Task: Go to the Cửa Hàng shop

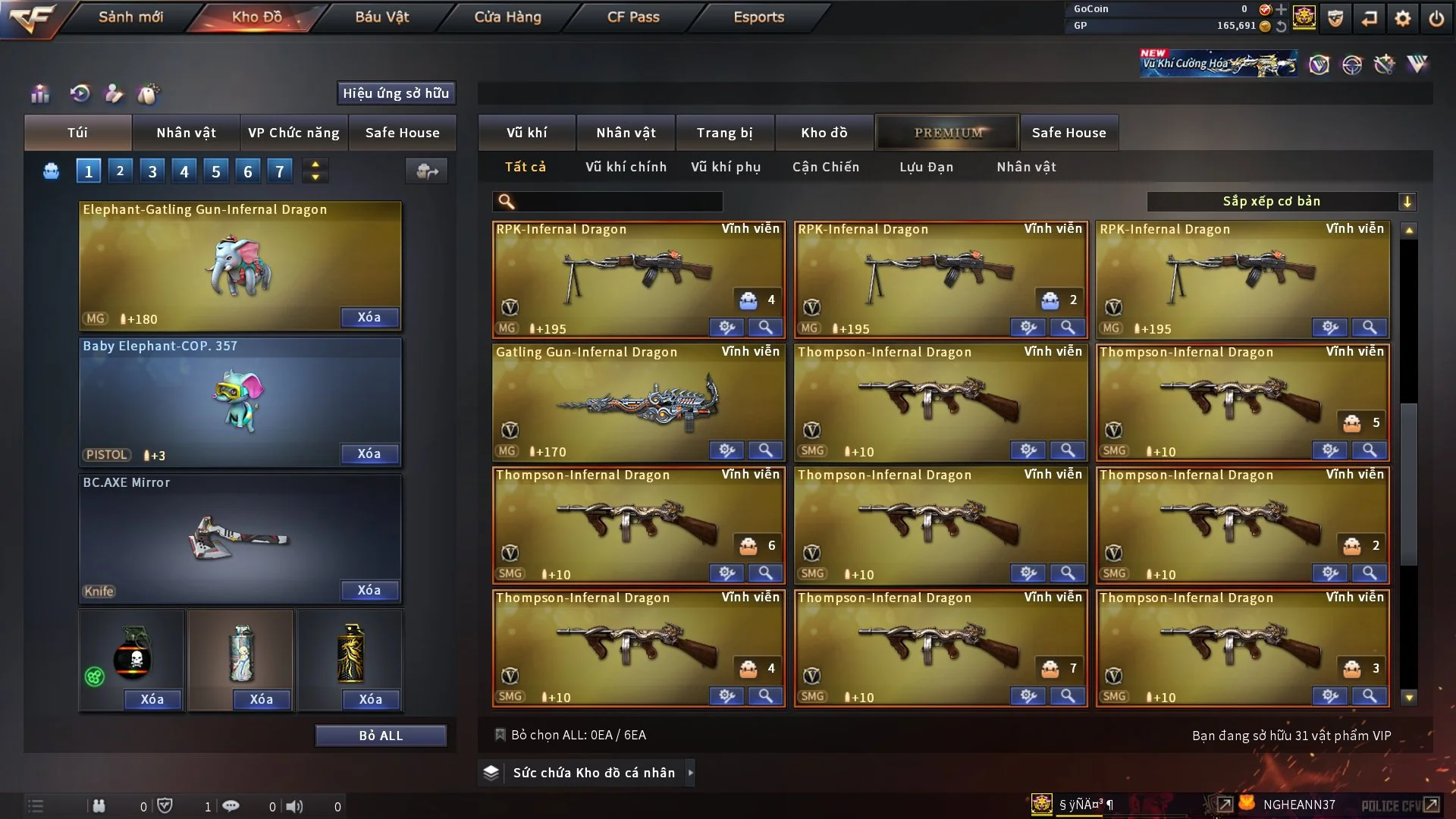Action: [x=507, y=17]
